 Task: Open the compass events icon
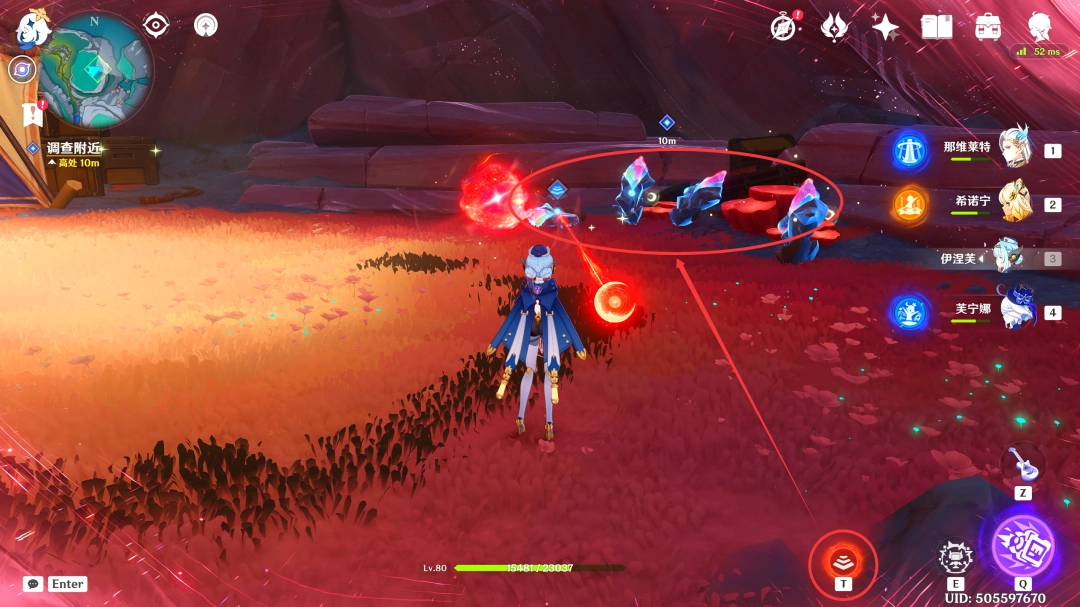coord(783,27)
